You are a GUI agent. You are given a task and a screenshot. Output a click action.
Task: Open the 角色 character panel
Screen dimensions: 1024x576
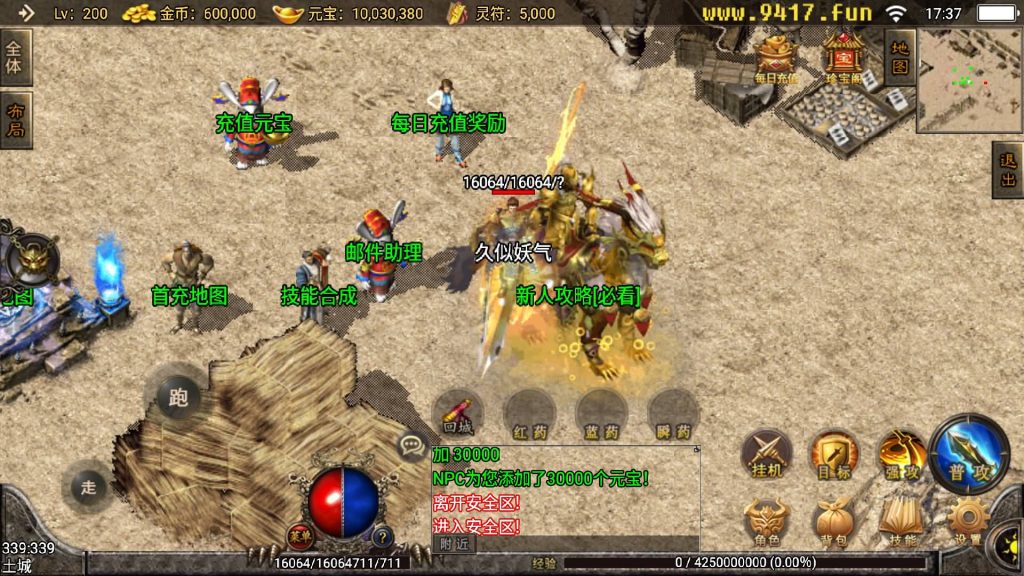(x=766, y=522)
